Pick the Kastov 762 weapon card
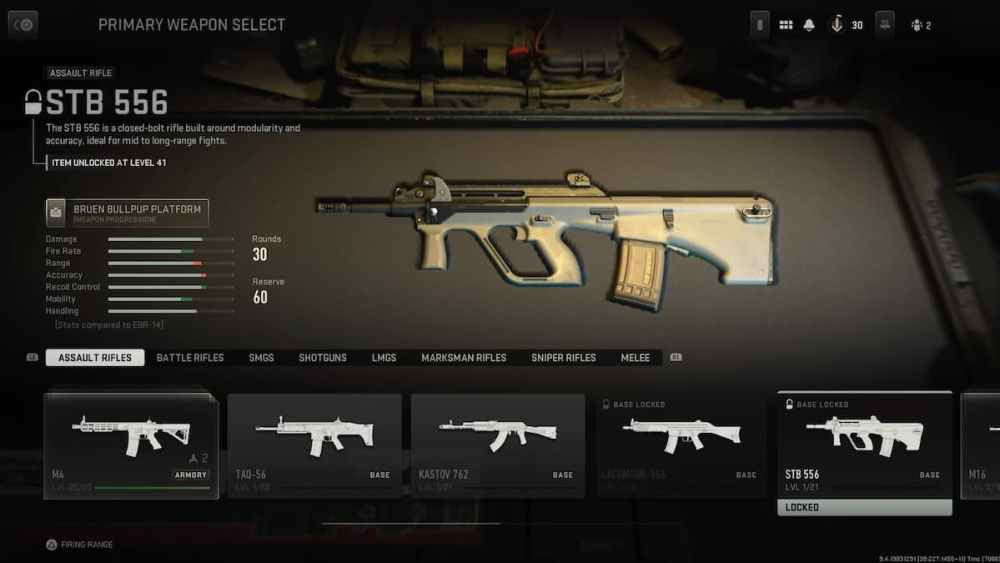This screenshot has height=563, width=1000. point(498,445)
